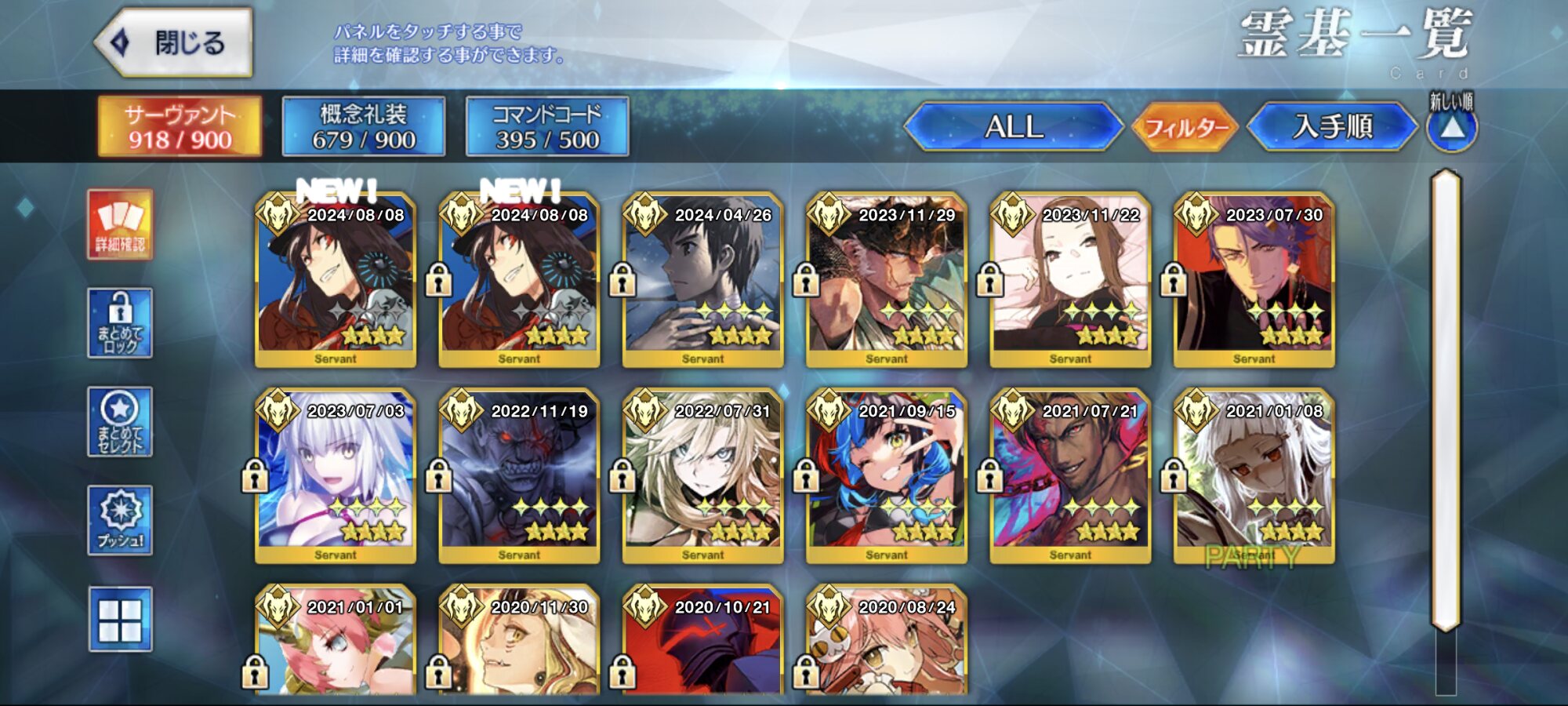Viewport: 1568px width, 706px height.
Task: Open the servant card dated 2023/07/03
Action: (x=336, y=476)
